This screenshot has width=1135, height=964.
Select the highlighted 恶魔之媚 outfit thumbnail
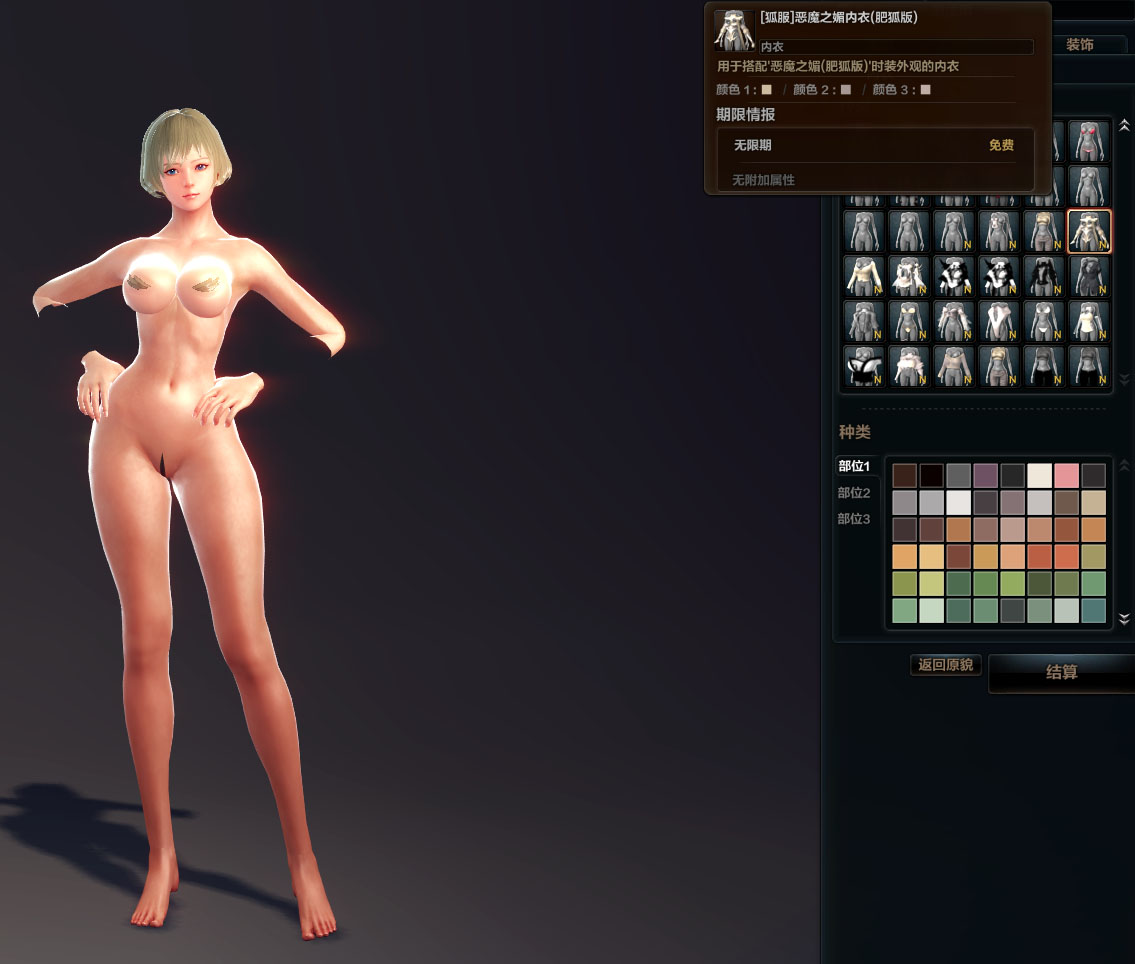[1089, 232]
